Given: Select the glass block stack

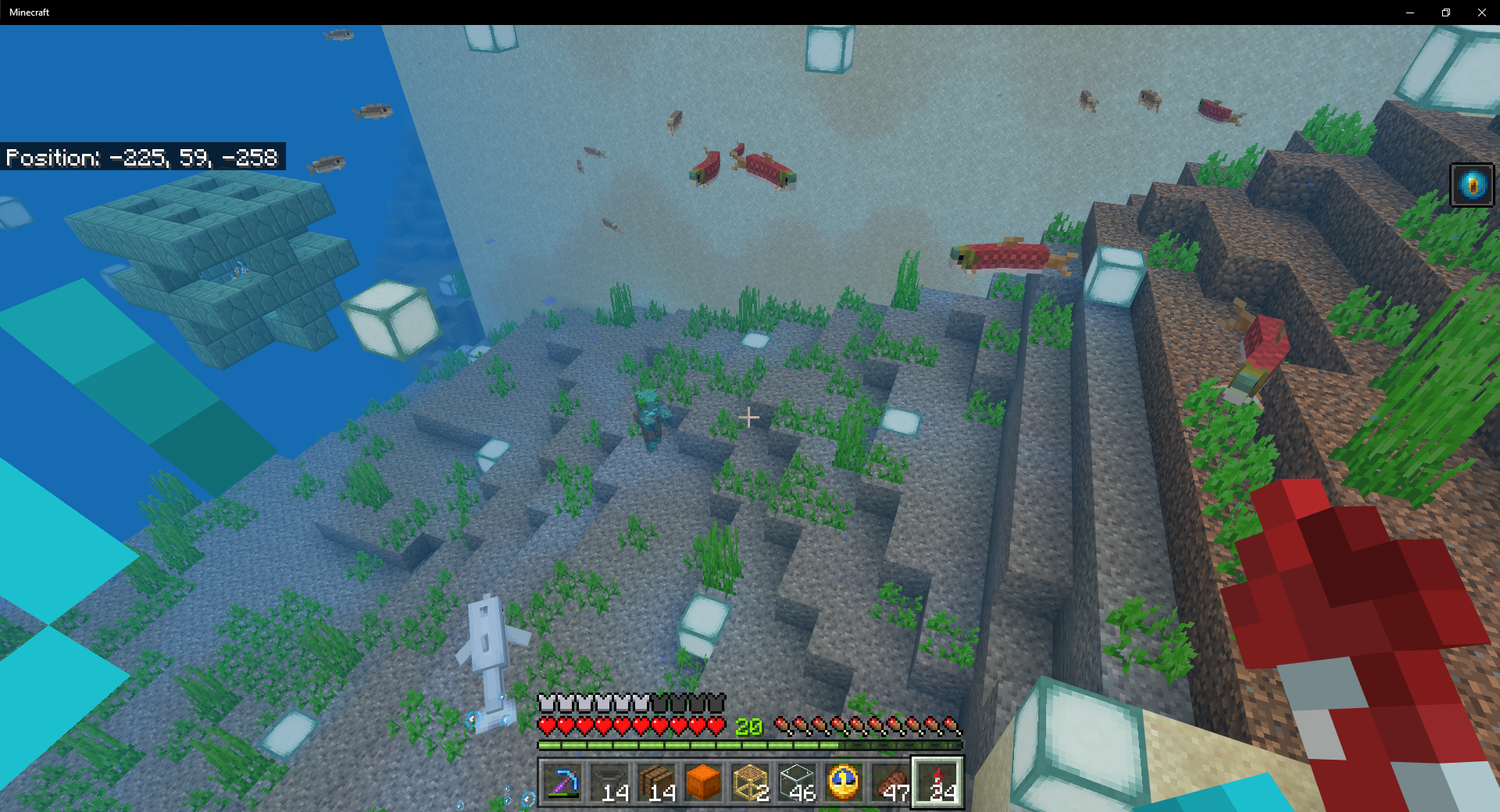Looking at the screenshot, I should [797, 782].
